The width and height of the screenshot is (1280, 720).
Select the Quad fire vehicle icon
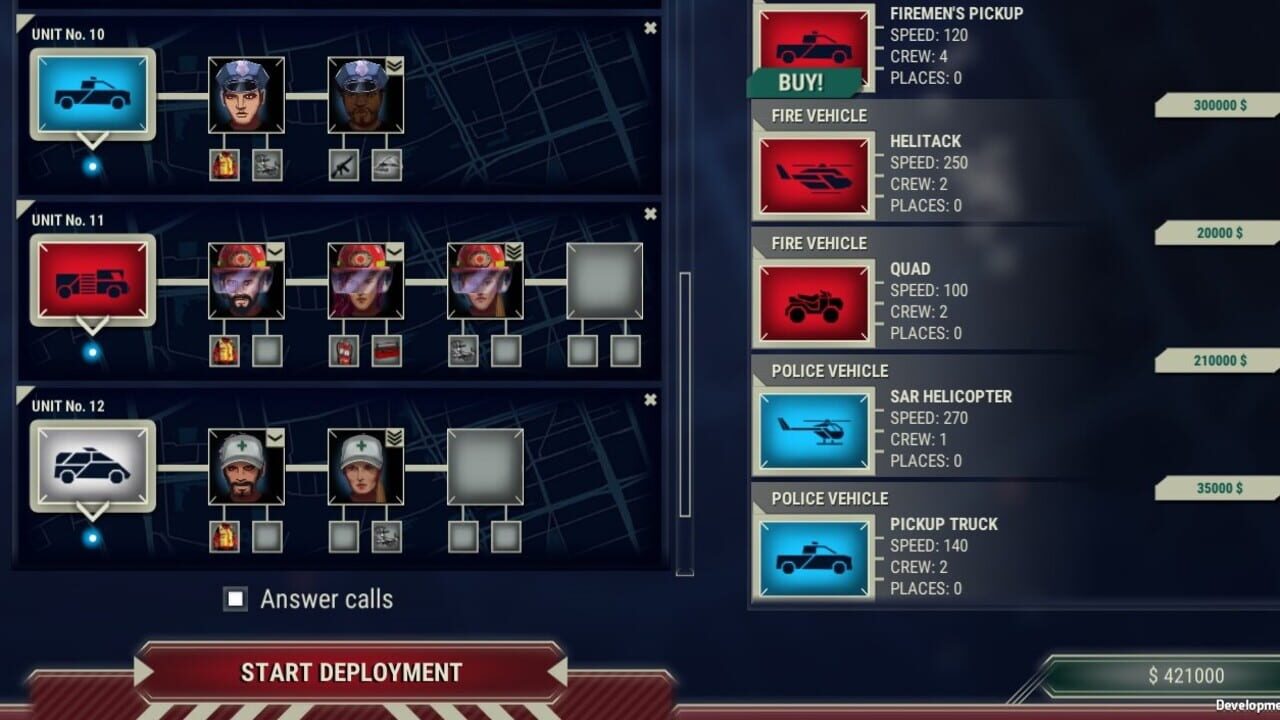coord(813,302)
